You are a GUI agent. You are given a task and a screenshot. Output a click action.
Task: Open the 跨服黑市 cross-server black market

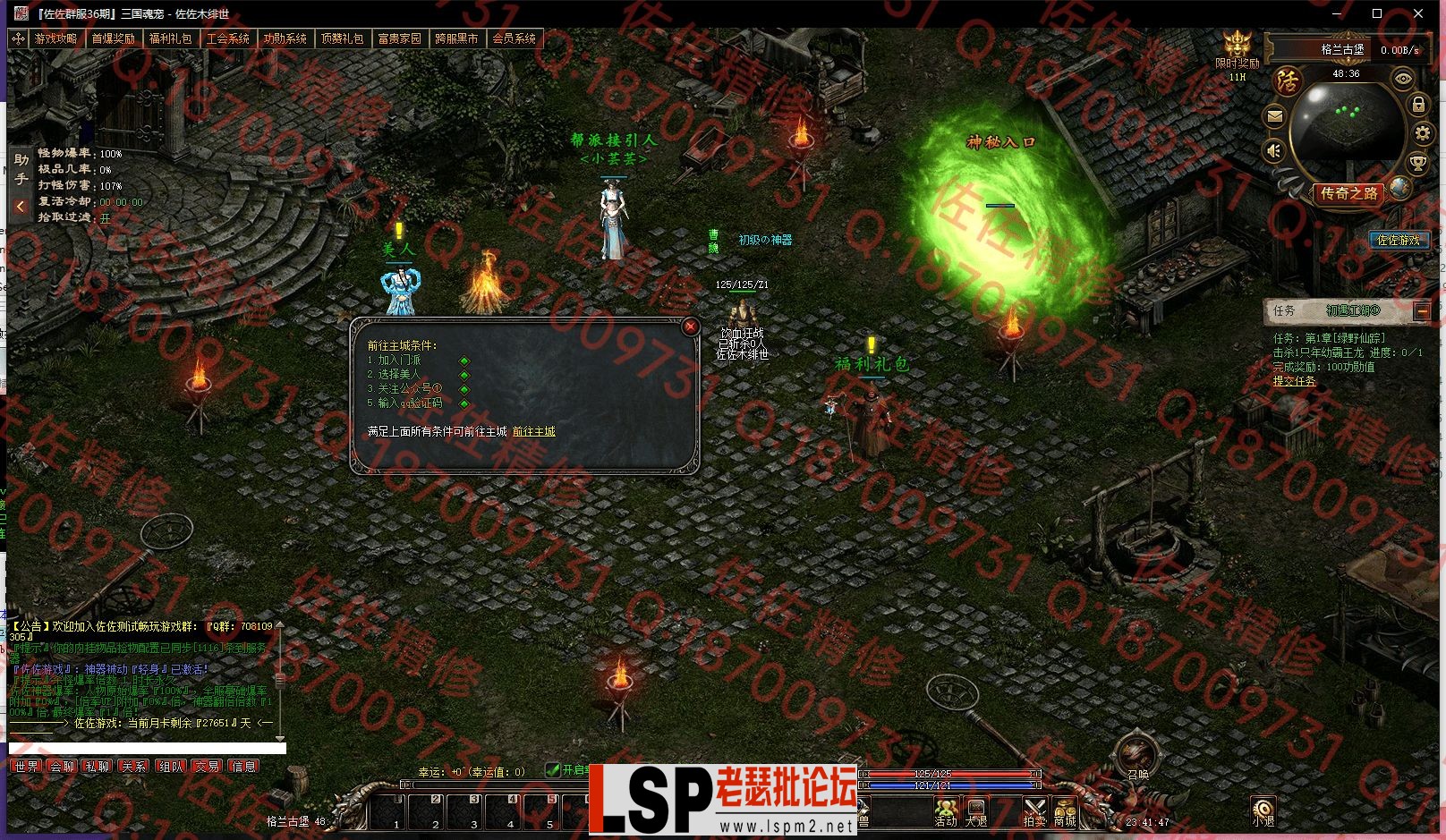click(x=456, y=38)
